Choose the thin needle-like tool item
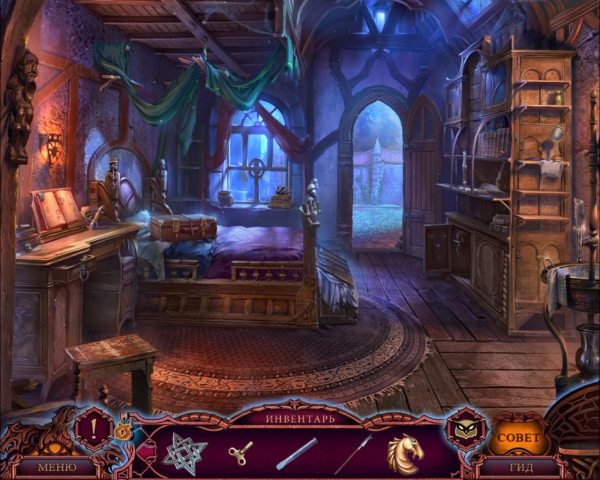This screenshot has height=480, width=600. coord(352,451)
